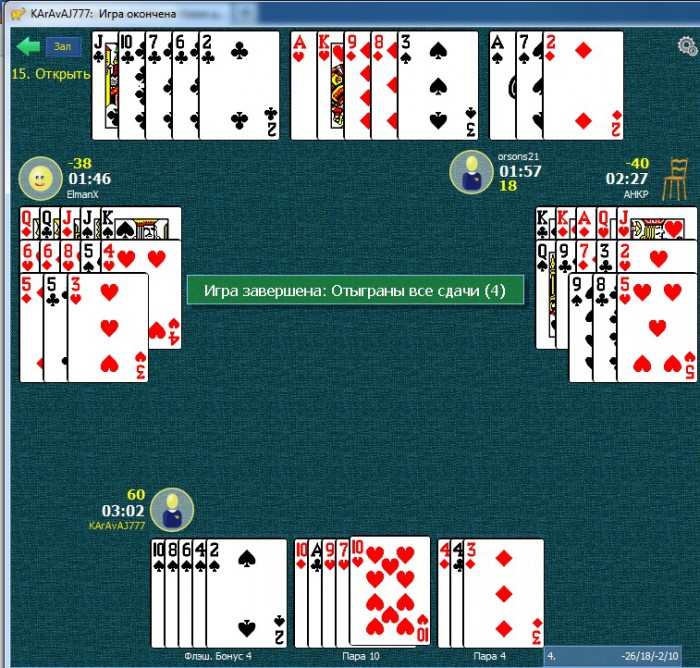This screenshot has height=668, width=700.
Task: Click the top 2 of diamonds card
Action: point(583,85)
